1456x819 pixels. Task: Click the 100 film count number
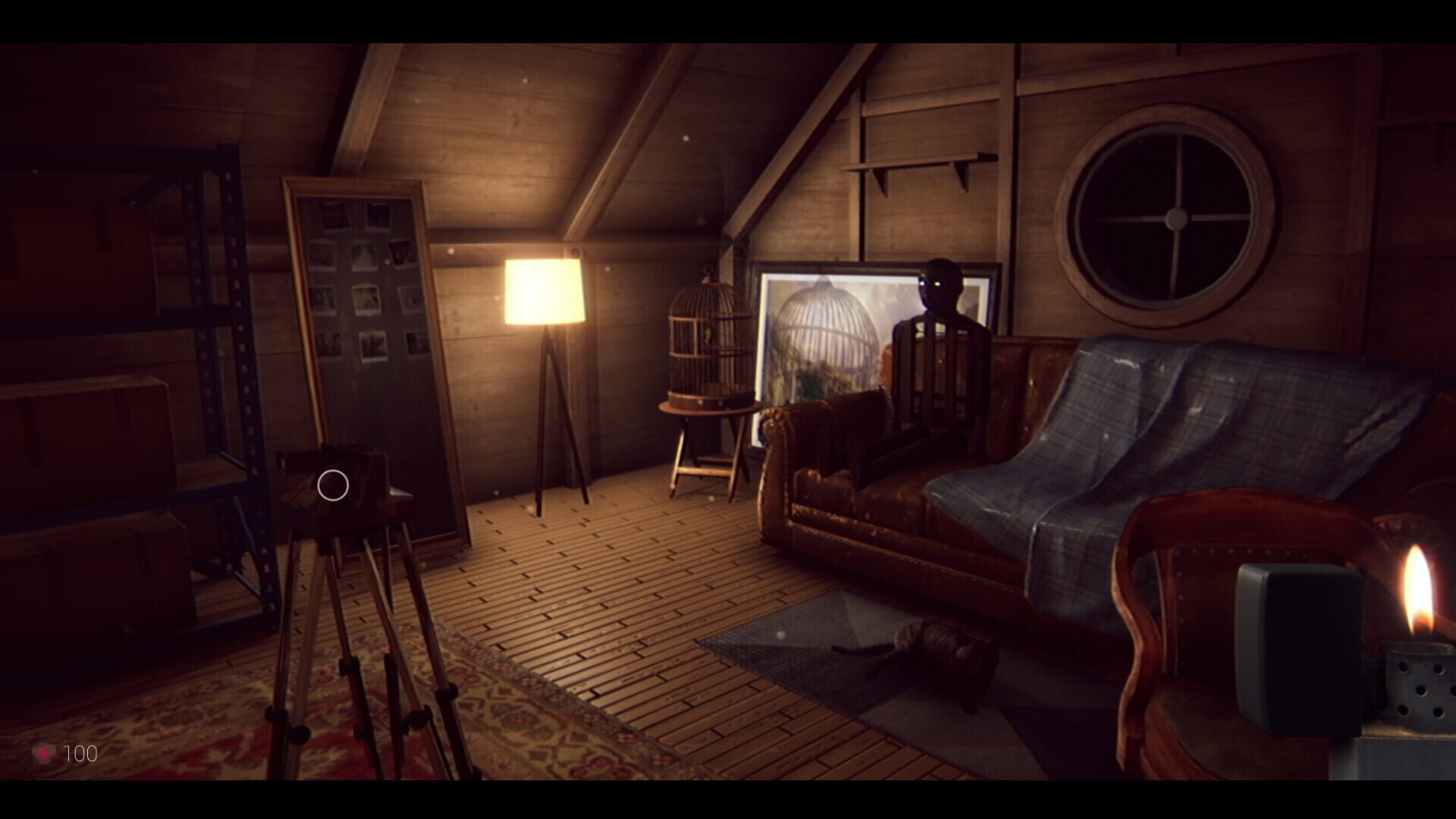click(x=81, y=754)
